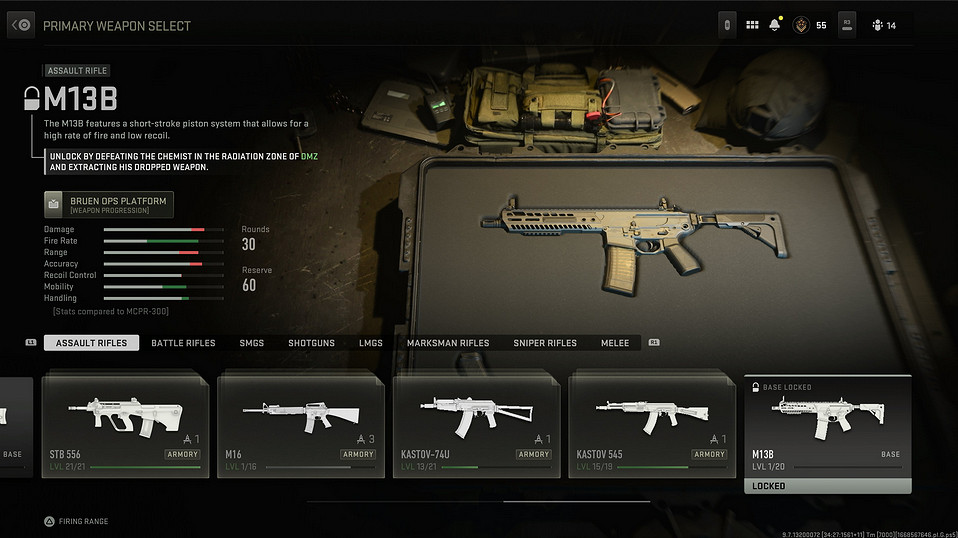Choose the Melee weapons tab
This screenshot has width=958, height=538.
tap(615, 343)
